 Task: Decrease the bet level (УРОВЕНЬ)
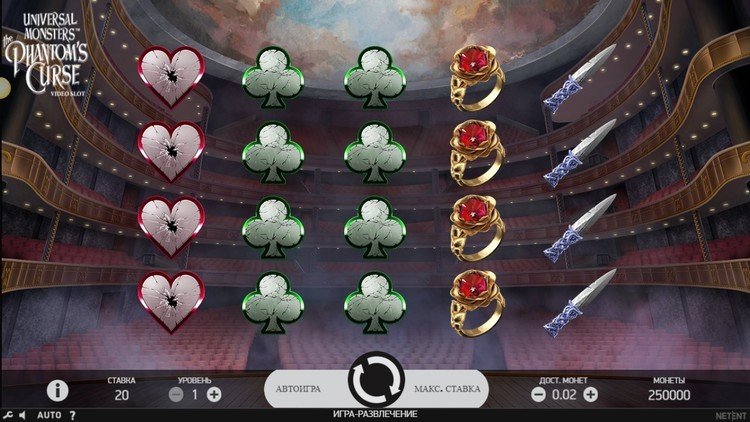[176, 395]
